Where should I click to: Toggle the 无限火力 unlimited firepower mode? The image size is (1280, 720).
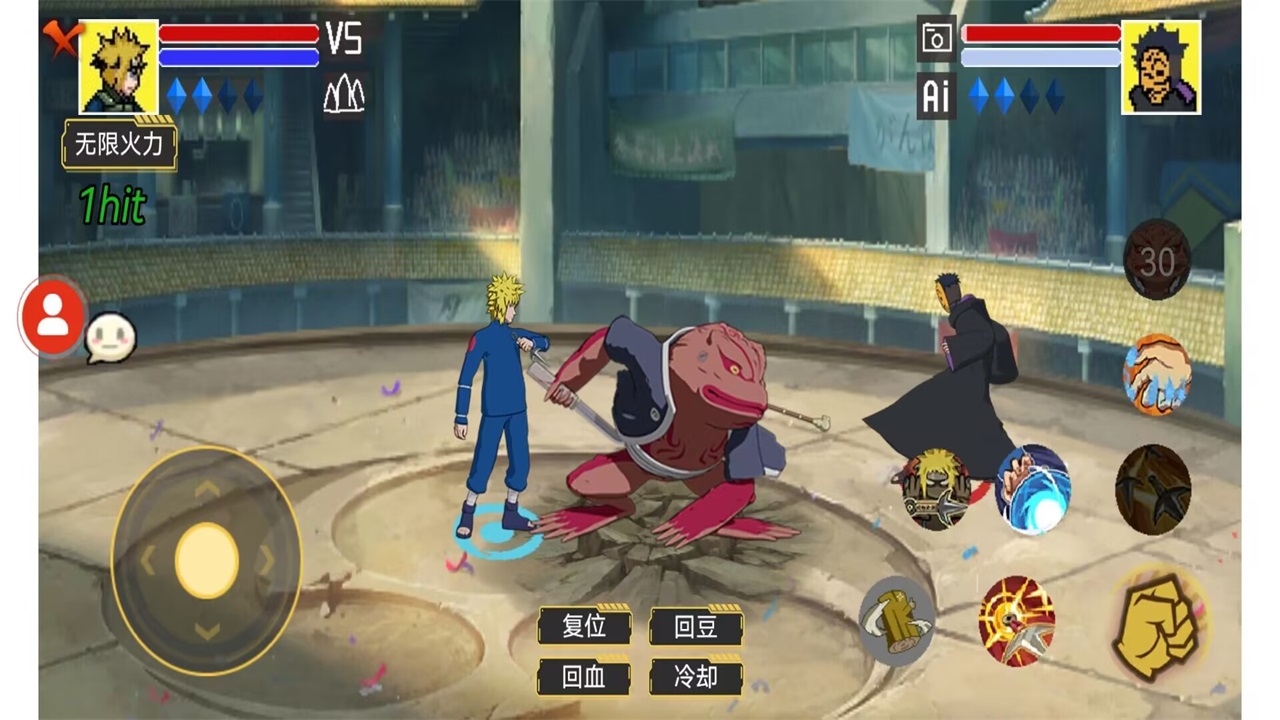119,146
